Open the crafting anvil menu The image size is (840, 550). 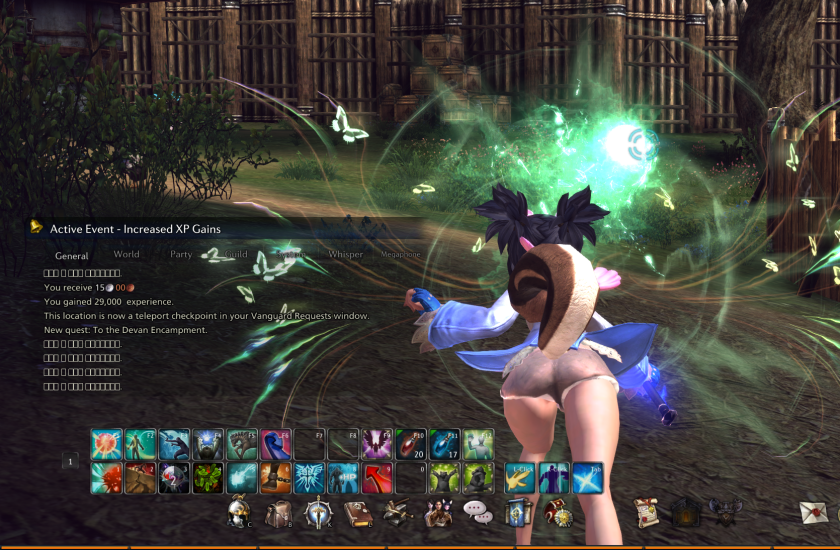[397, 511]
